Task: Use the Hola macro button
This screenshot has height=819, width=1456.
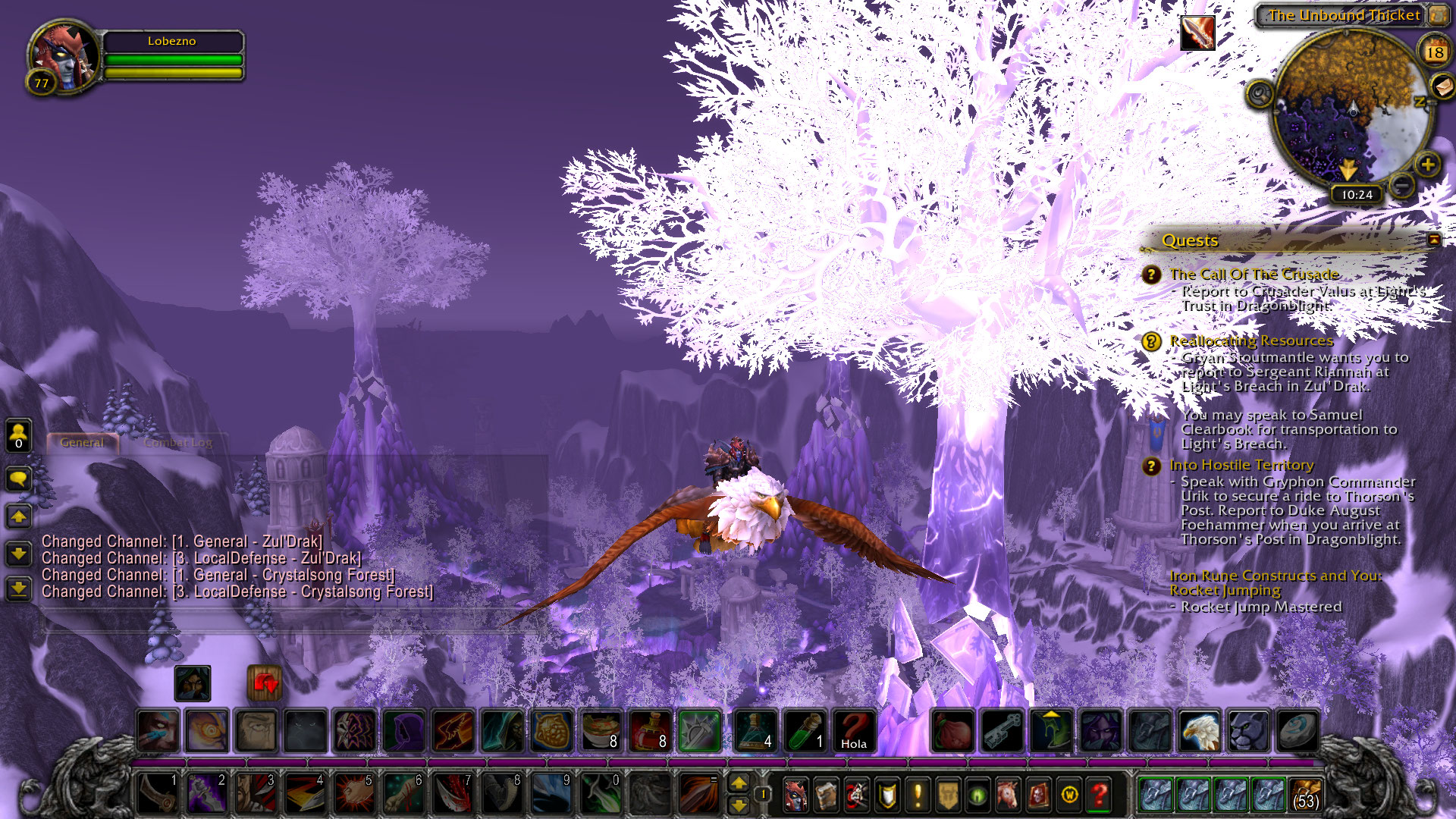Action: point(854,731)
